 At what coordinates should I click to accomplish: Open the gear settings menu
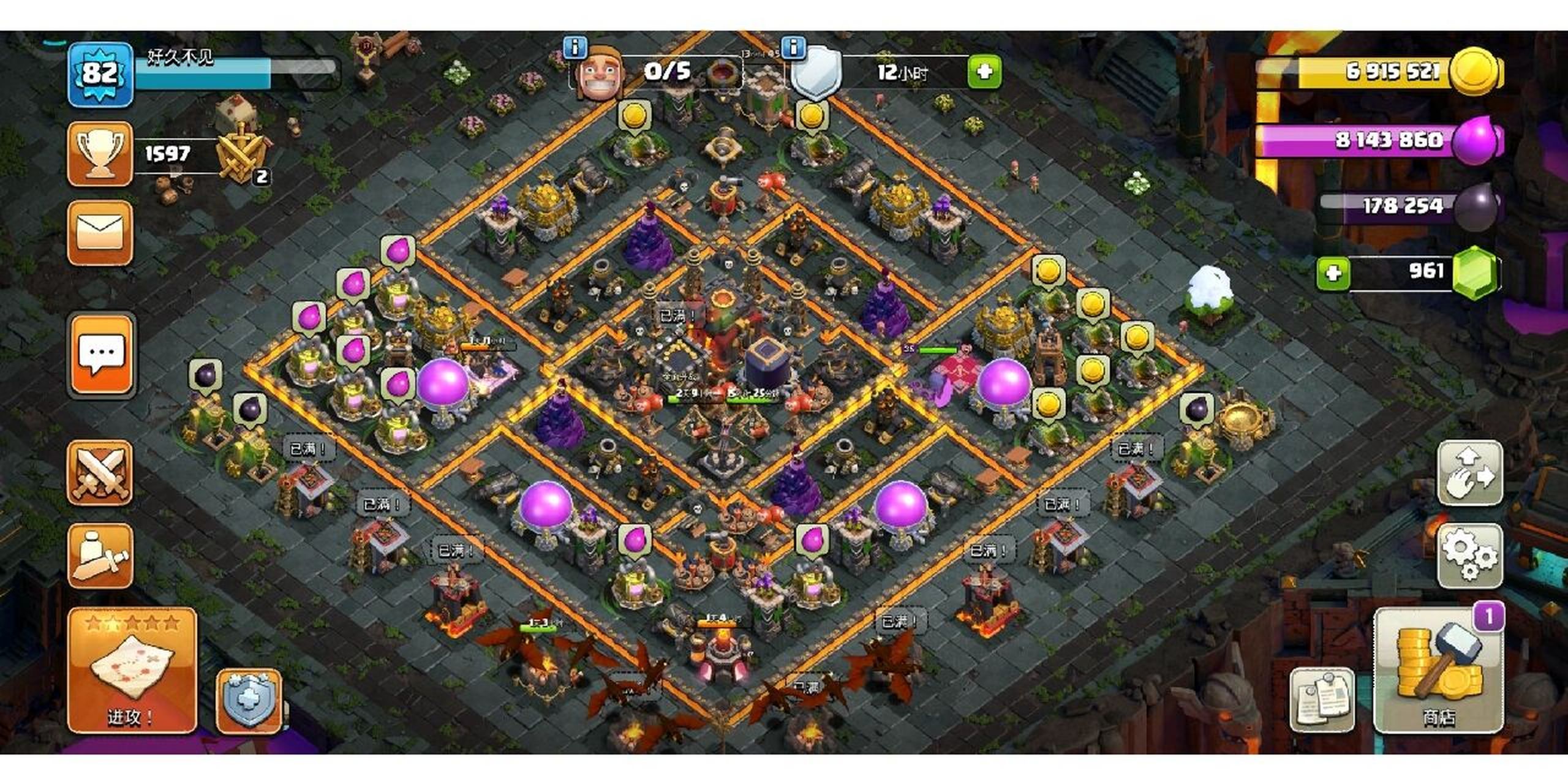coord(1469,556)
